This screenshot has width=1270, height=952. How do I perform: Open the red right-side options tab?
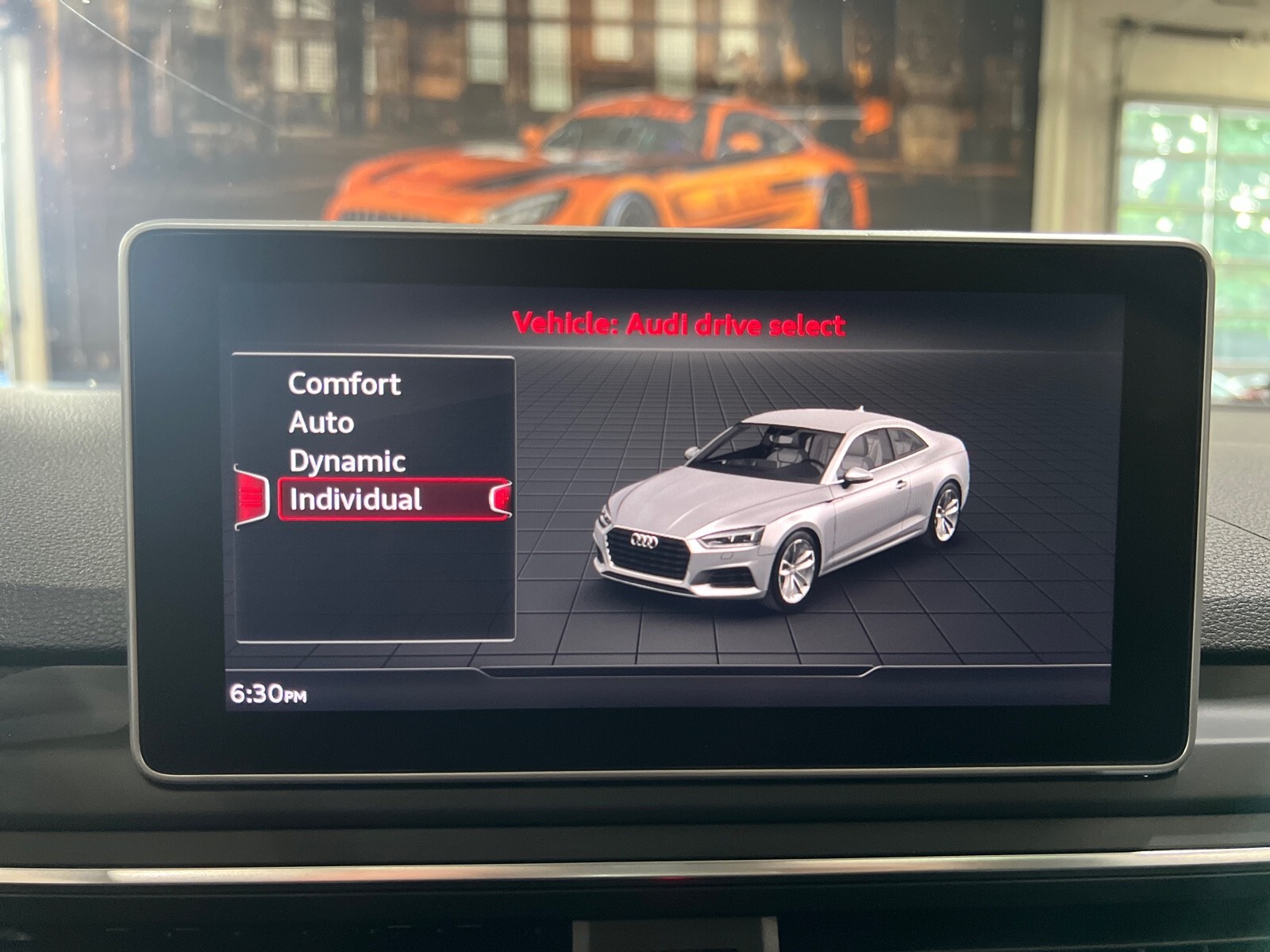502,499
